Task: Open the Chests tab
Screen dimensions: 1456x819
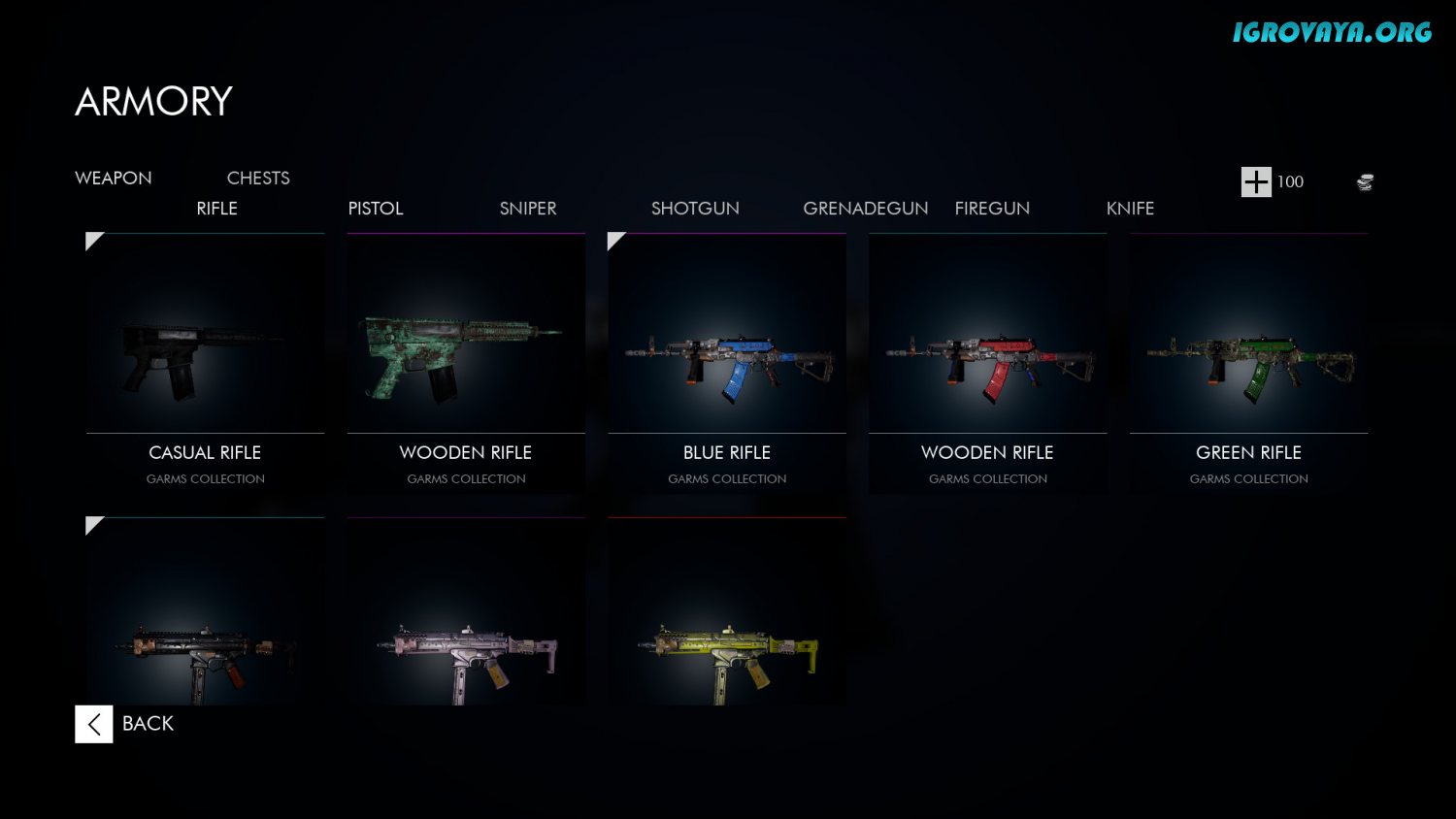Action: pyautogui.click(x=258, y=179)
